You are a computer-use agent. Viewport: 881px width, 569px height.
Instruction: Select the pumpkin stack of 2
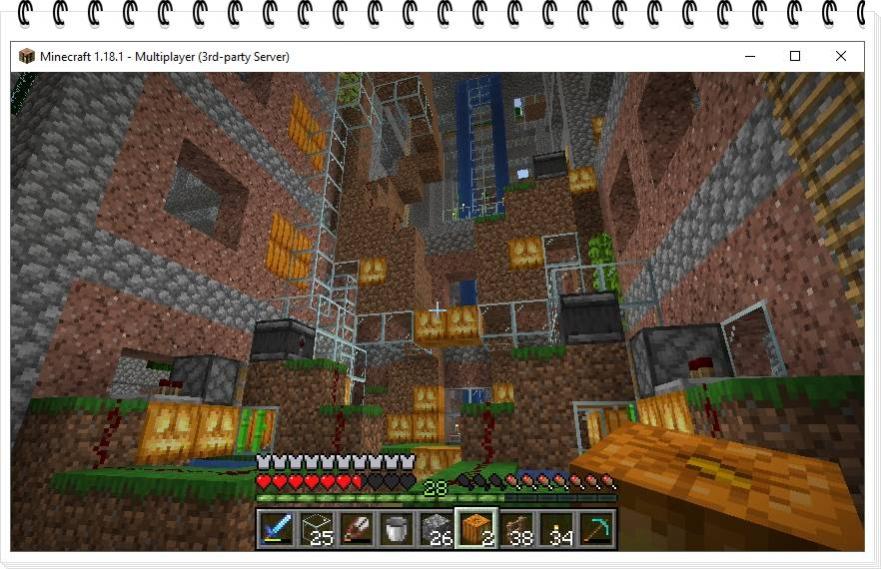475,528
